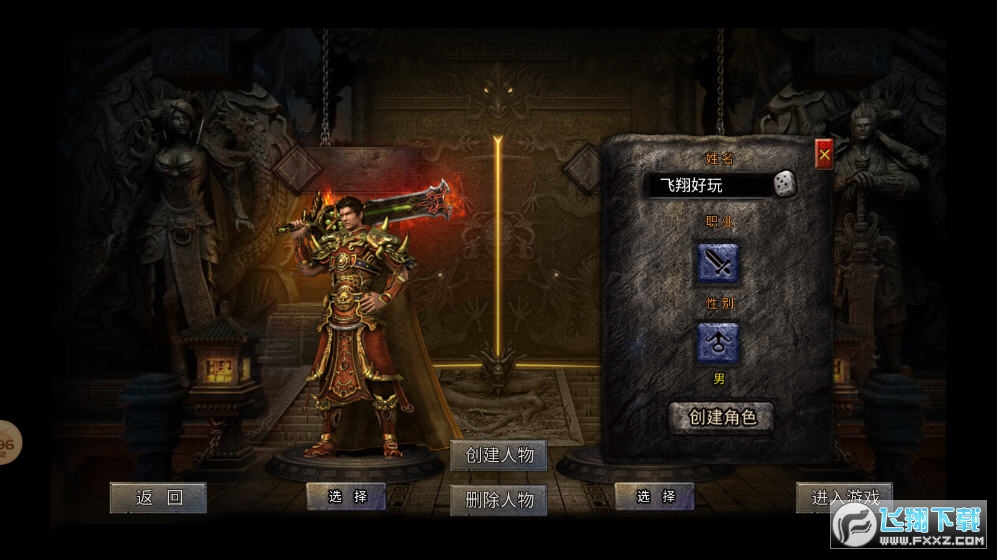This screenshot has height=560, width=997.
Task: Select the sword class icon
Action: click(717, 264)
